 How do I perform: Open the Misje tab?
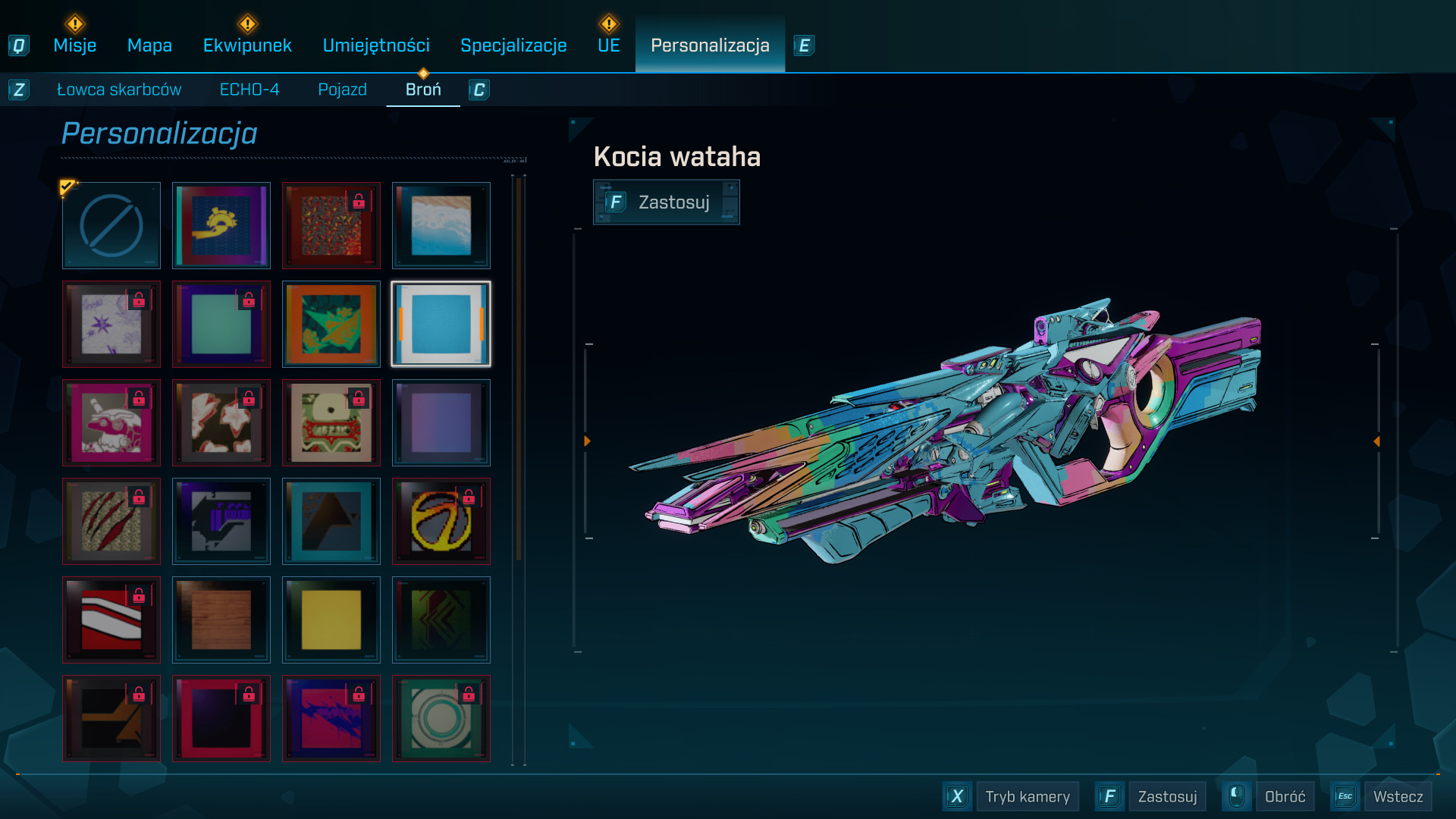pyautogui.click(x=74, y=45)
